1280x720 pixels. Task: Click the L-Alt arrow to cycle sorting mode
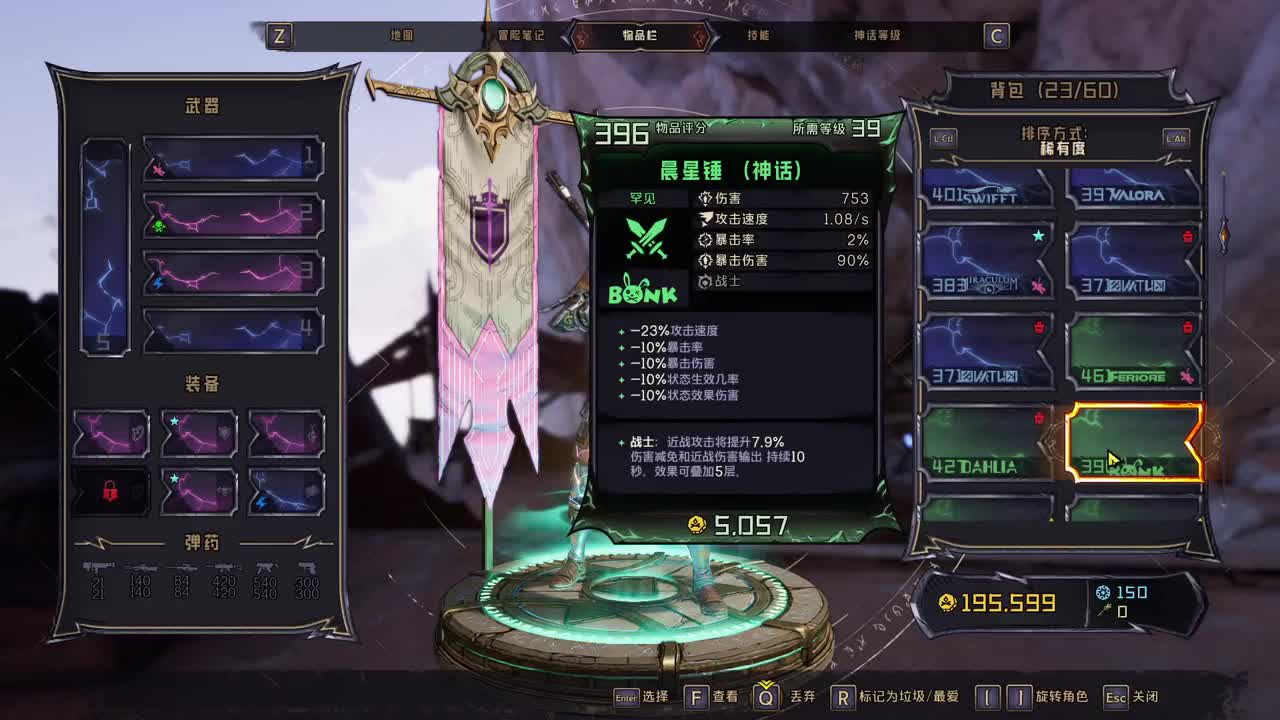tap(1175, 139)
